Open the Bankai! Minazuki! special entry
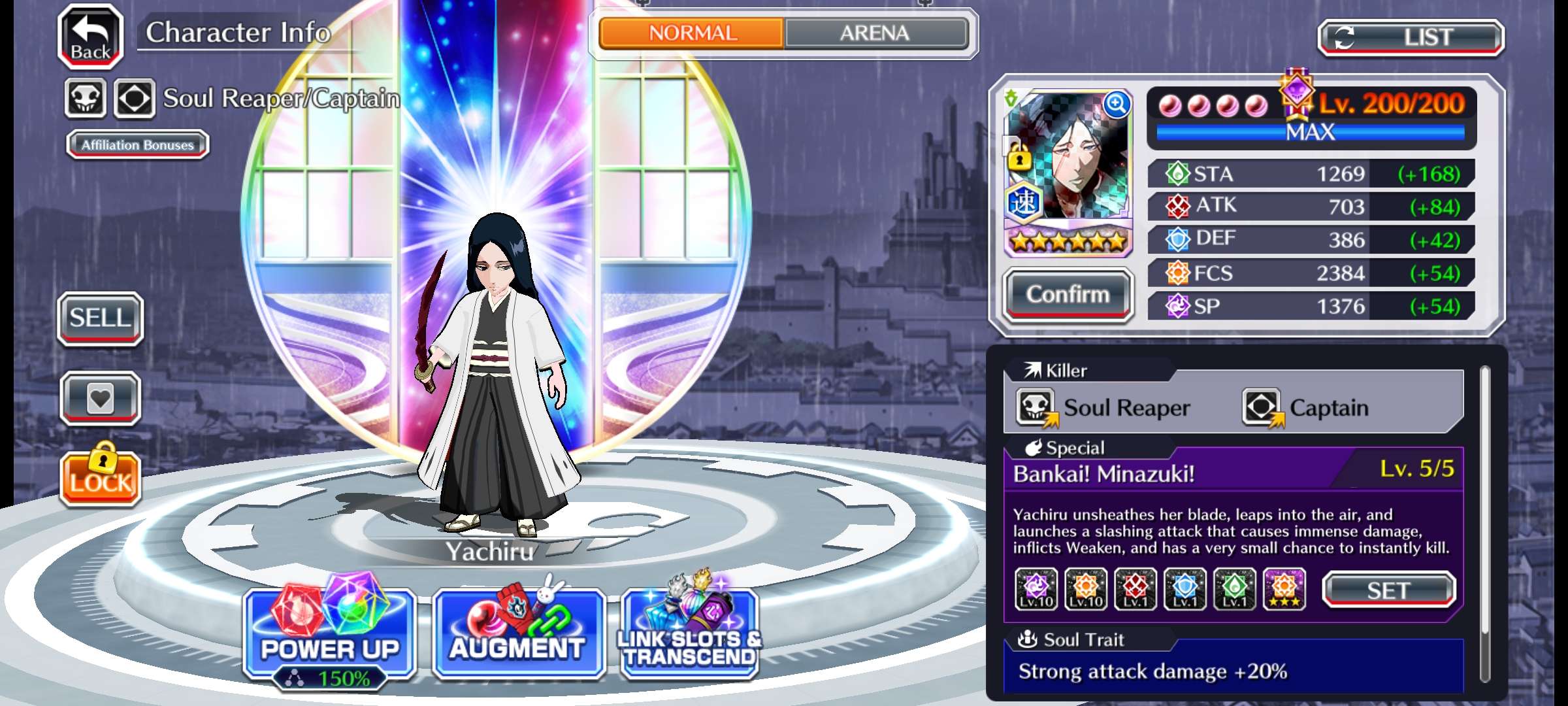 (x=1103, y=474)
